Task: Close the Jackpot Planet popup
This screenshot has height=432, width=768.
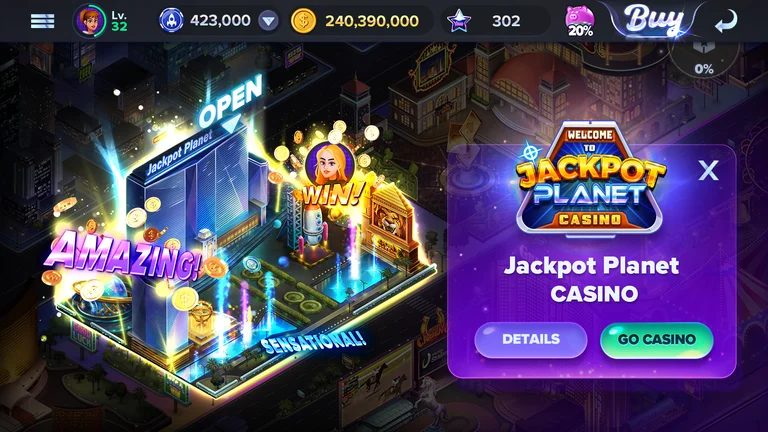Action: pyautogui.click(x=708, y=170)
